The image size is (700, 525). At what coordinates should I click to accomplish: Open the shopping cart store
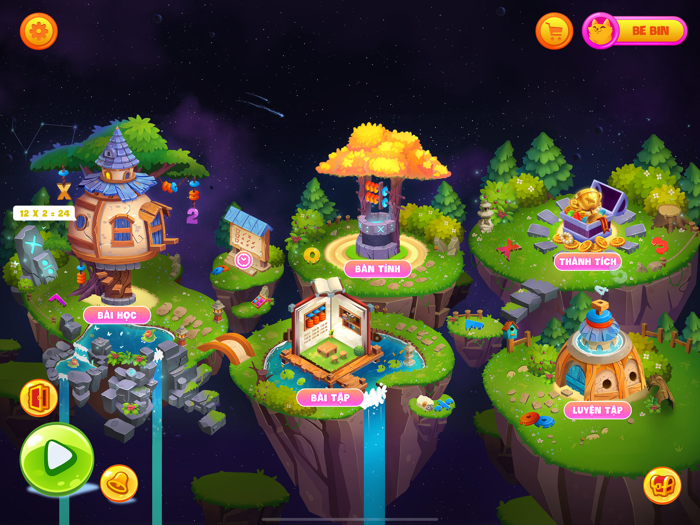click(x=554, y=31)
